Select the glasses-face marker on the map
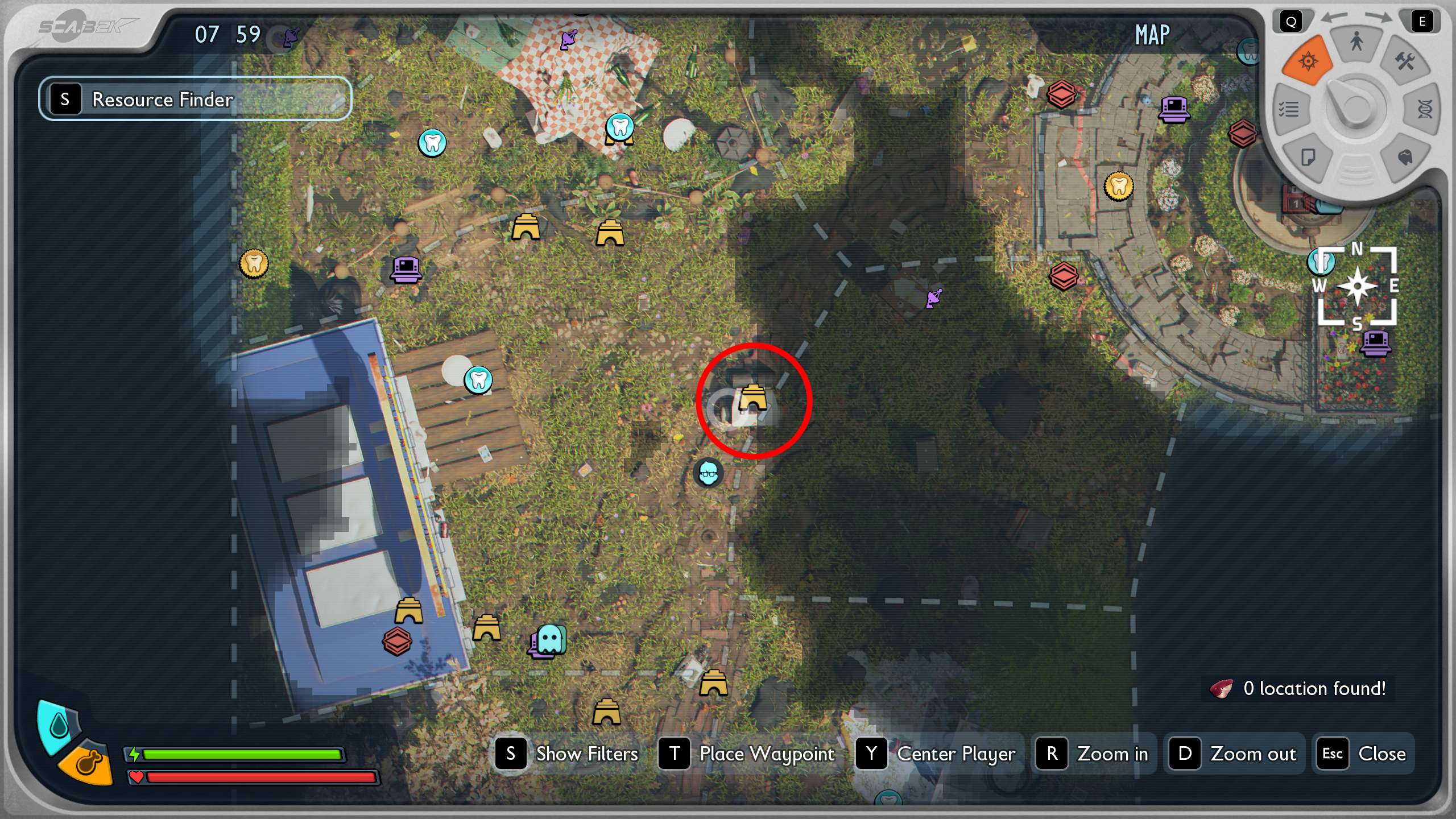 [x=708, y=473]
